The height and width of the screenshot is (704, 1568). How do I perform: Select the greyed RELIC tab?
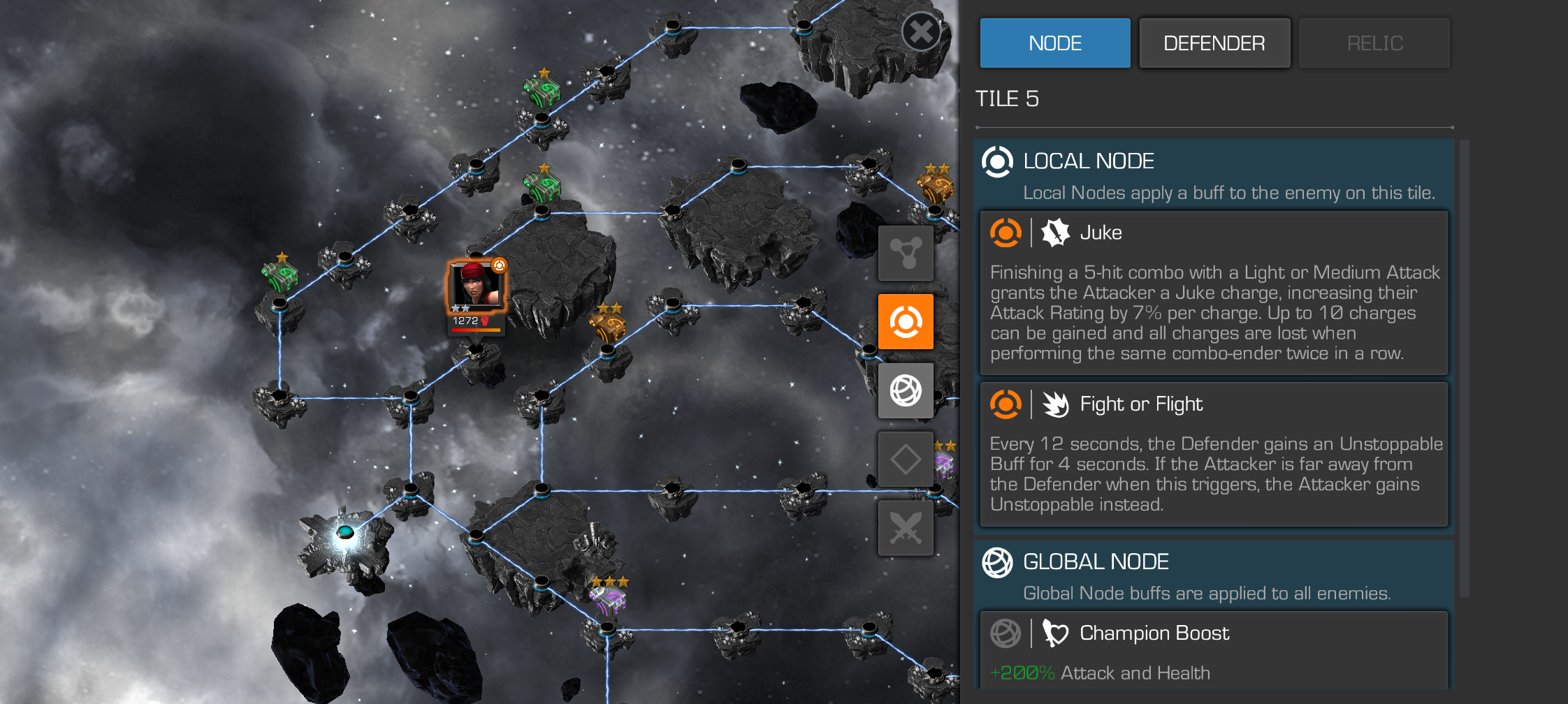[x=1374, y=43]
